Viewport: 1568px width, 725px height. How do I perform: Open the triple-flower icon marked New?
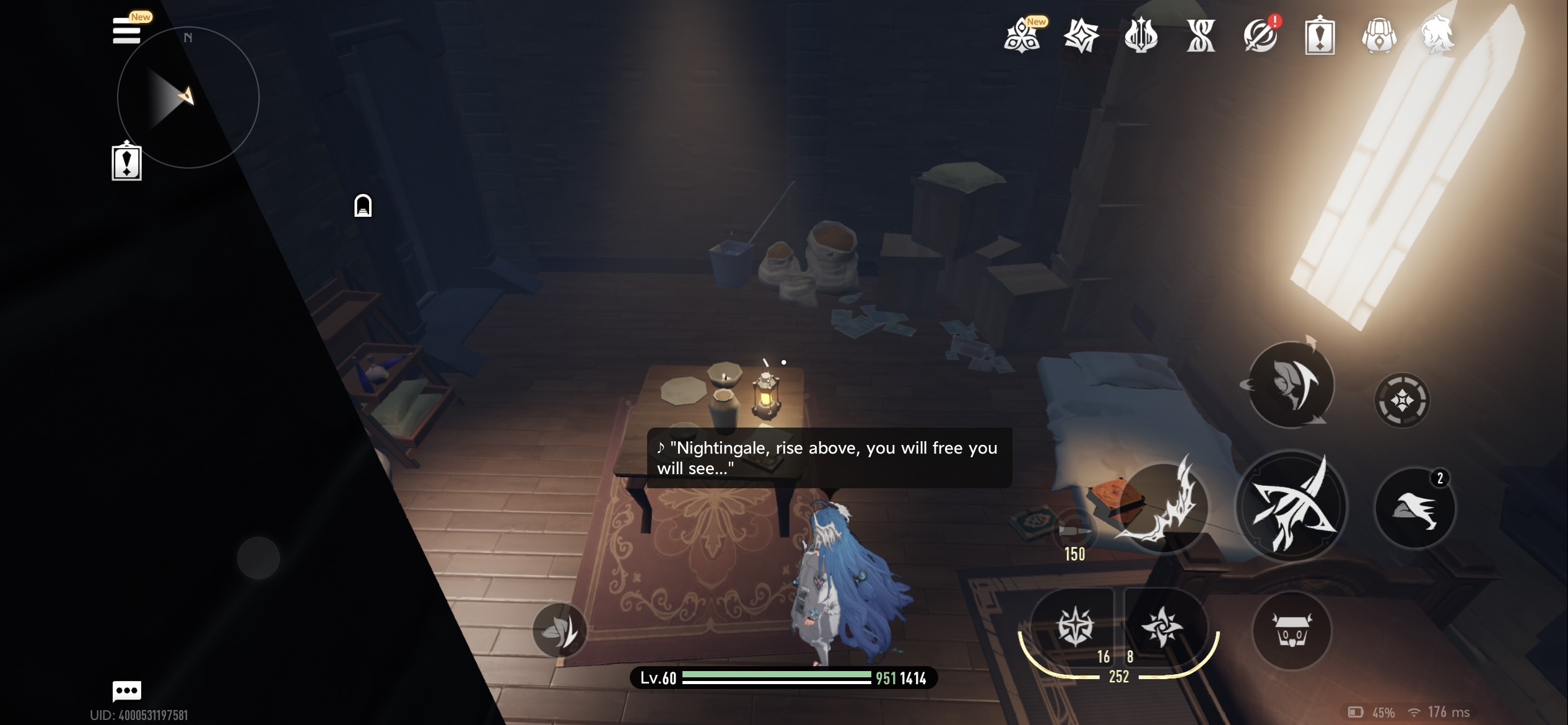[x=1022, y=36]
